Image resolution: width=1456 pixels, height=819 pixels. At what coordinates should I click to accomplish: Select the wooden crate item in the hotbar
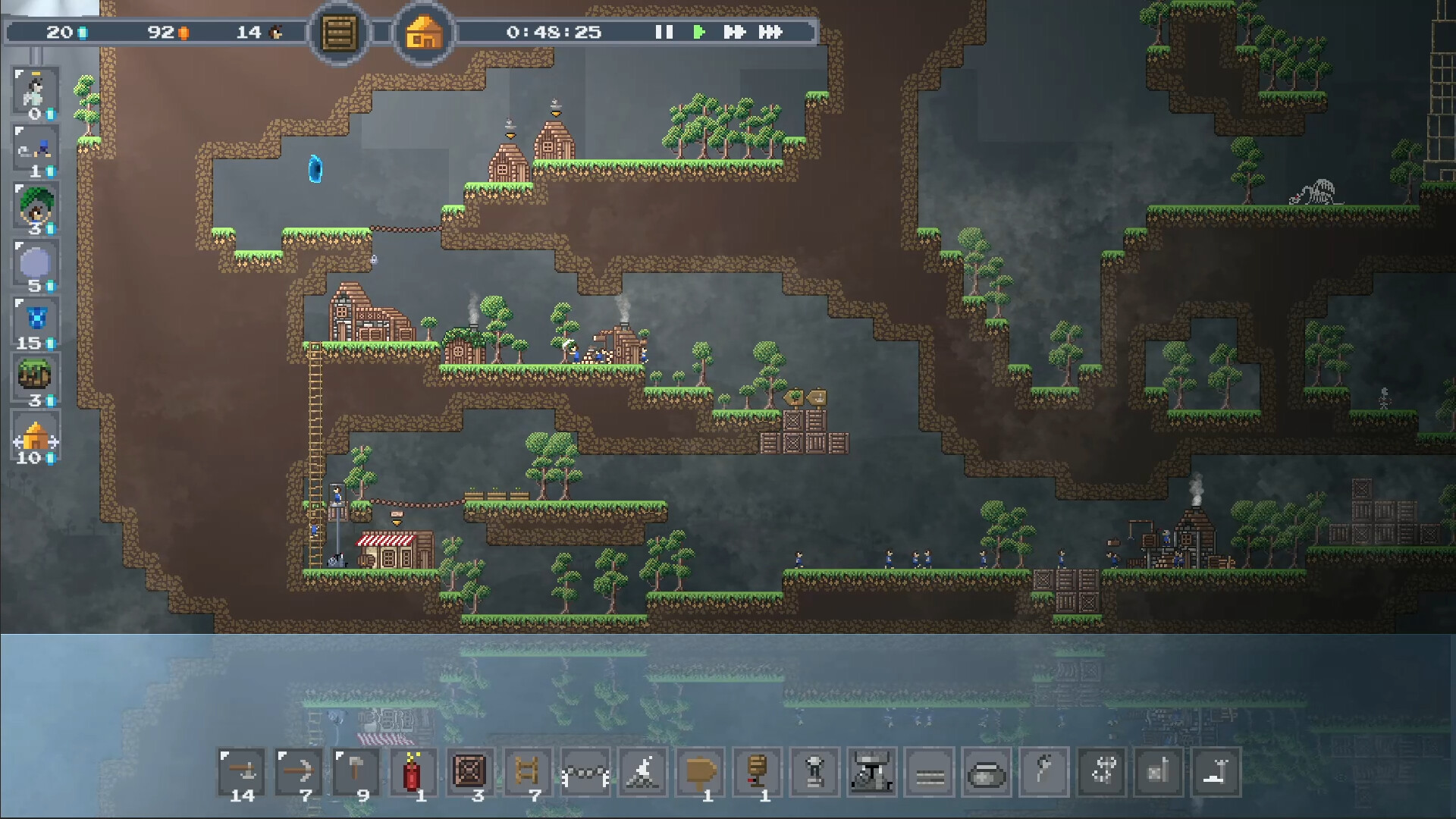[x=472, y=772]
